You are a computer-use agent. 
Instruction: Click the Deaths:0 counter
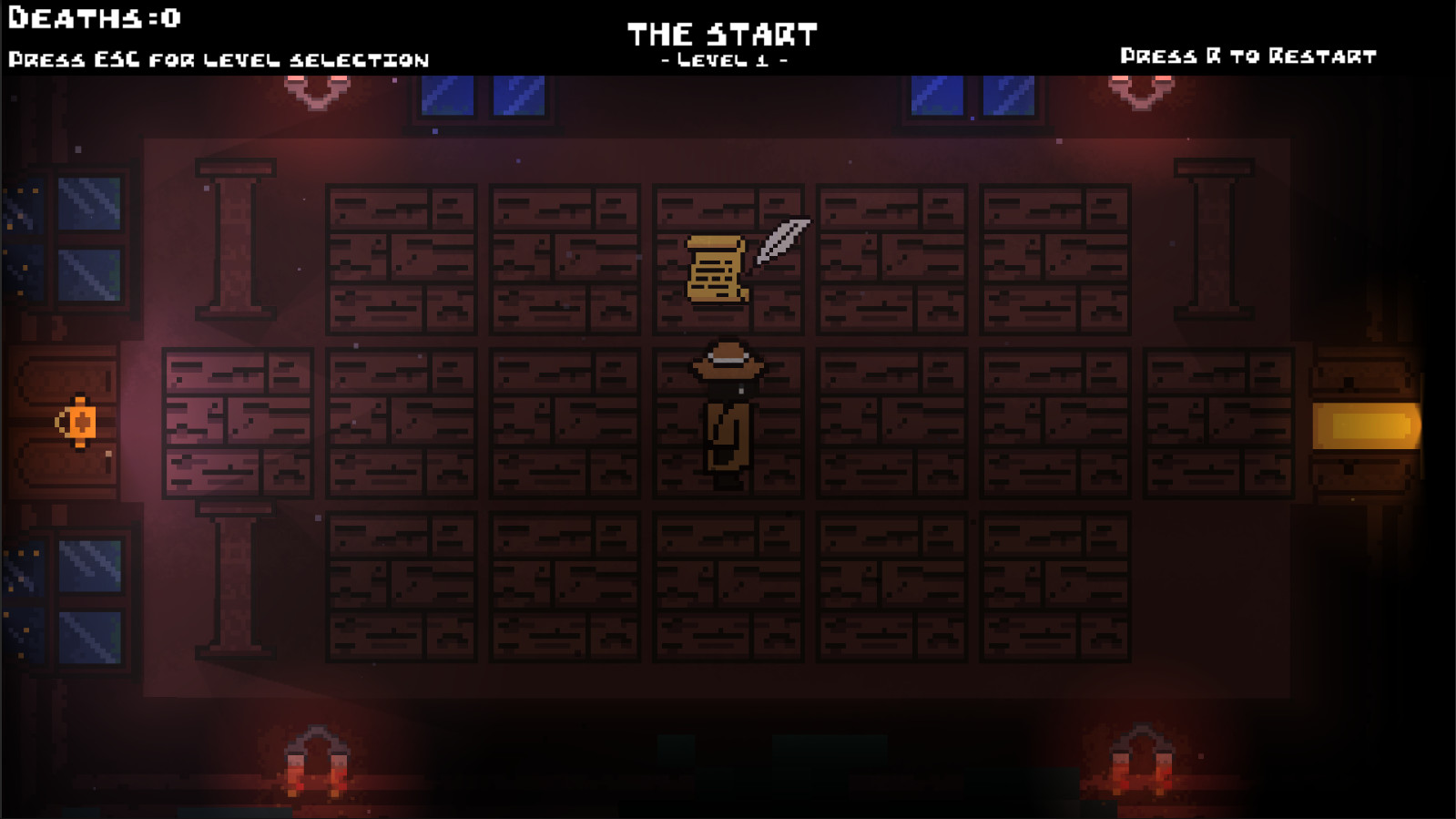pyautogui.click(x=94, y=15)
